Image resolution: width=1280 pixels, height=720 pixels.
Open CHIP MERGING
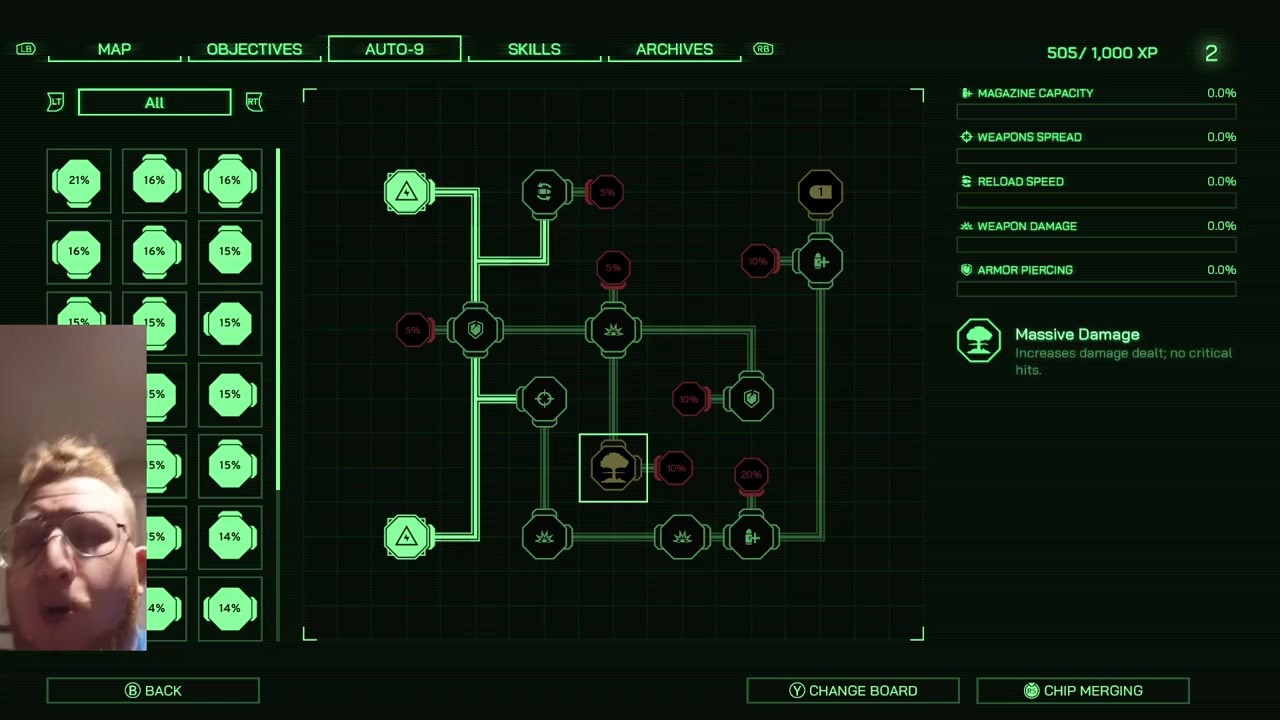(x=1083, y=690)
